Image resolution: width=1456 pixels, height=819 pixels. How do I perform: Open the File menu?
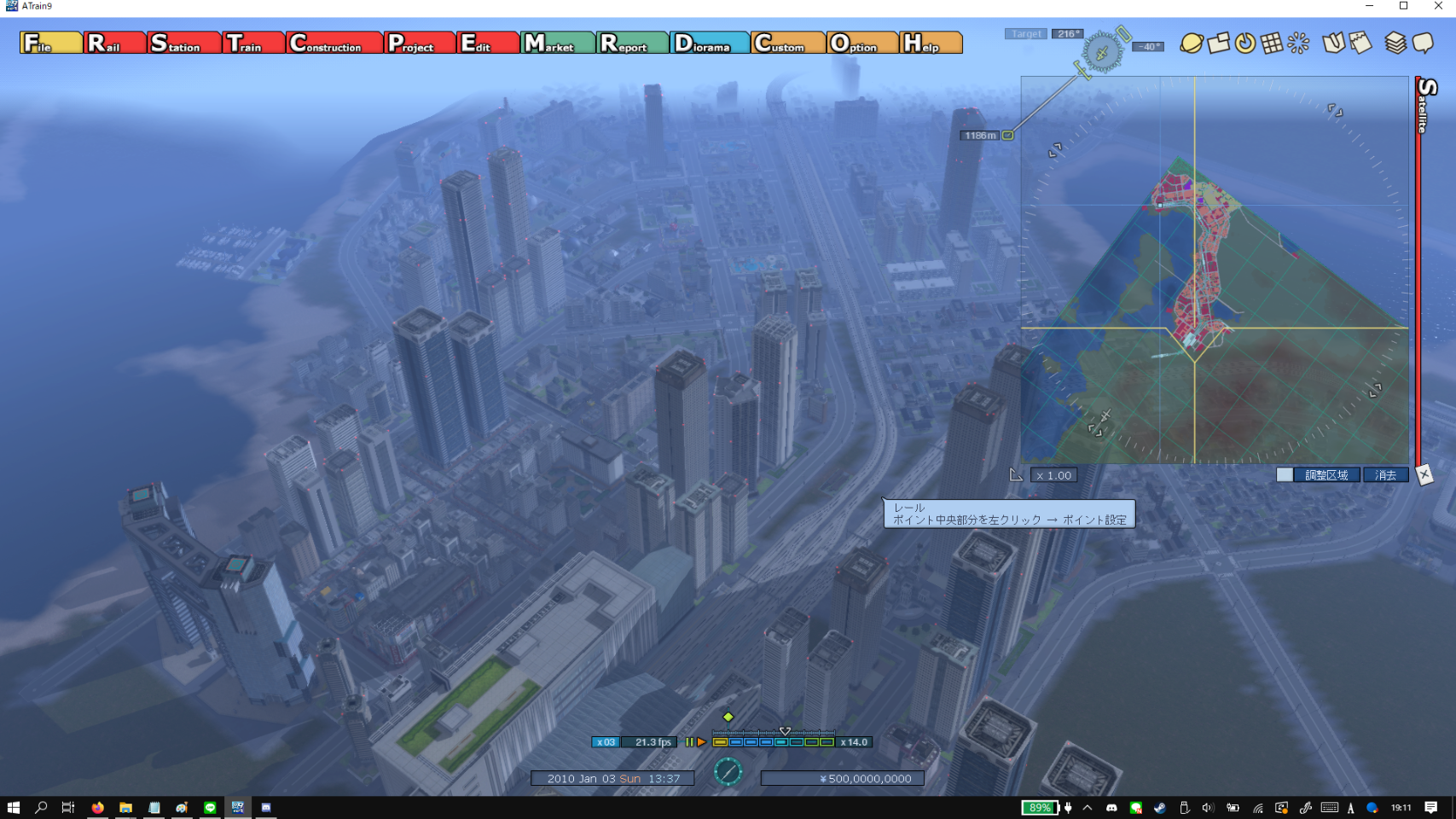point(50,43)
